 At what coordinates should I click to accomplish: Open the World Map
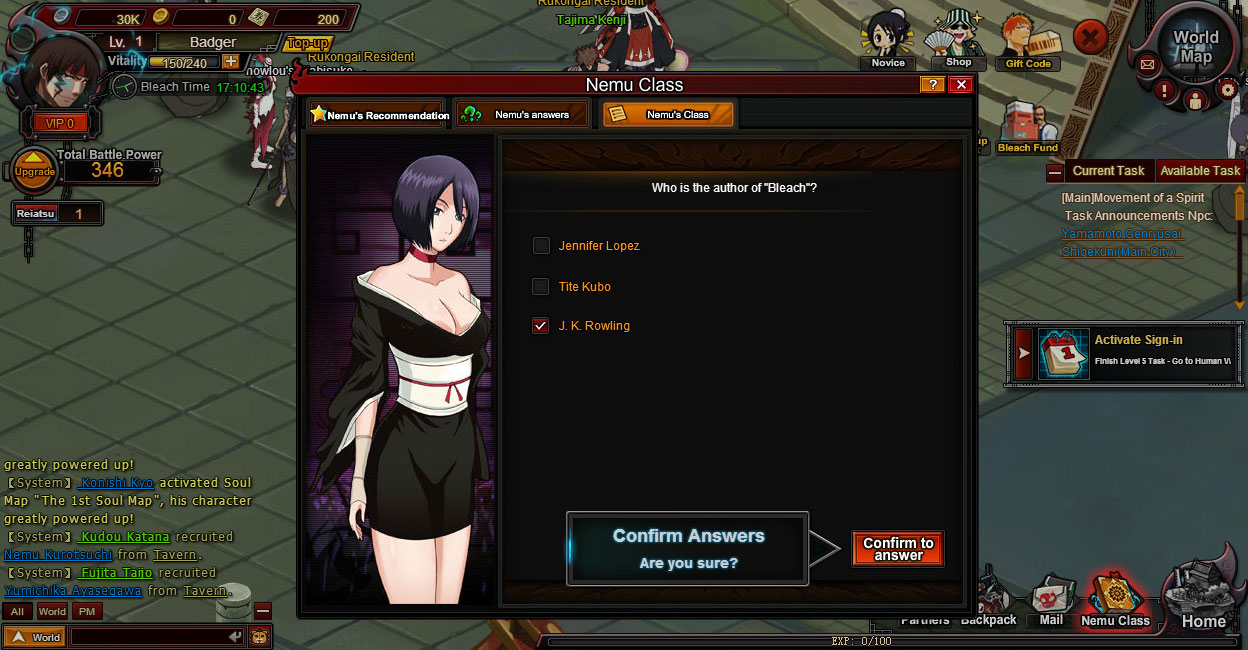(1196, 47)
